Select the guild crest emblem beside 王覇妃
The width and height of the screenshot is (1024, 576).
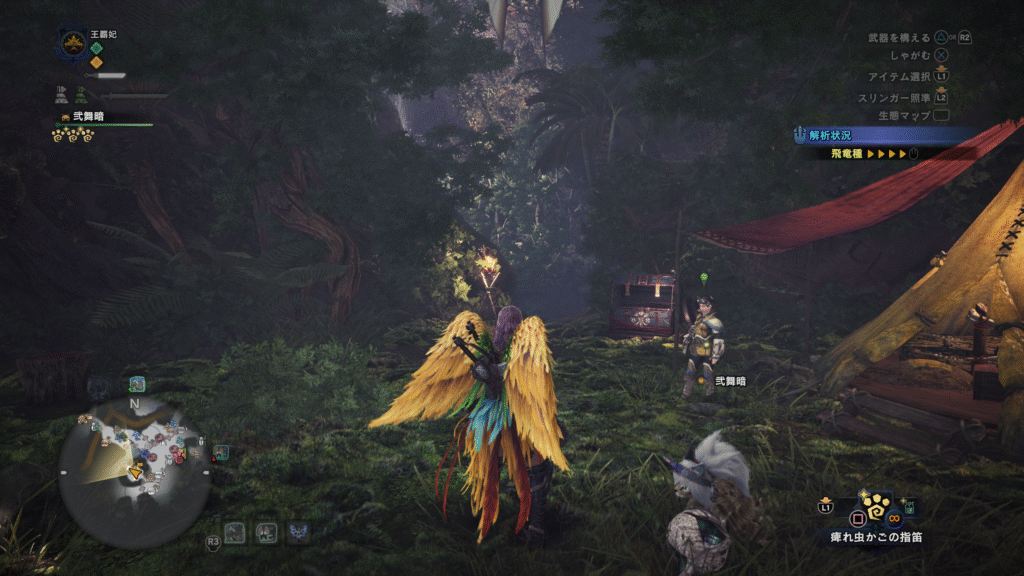71,44
